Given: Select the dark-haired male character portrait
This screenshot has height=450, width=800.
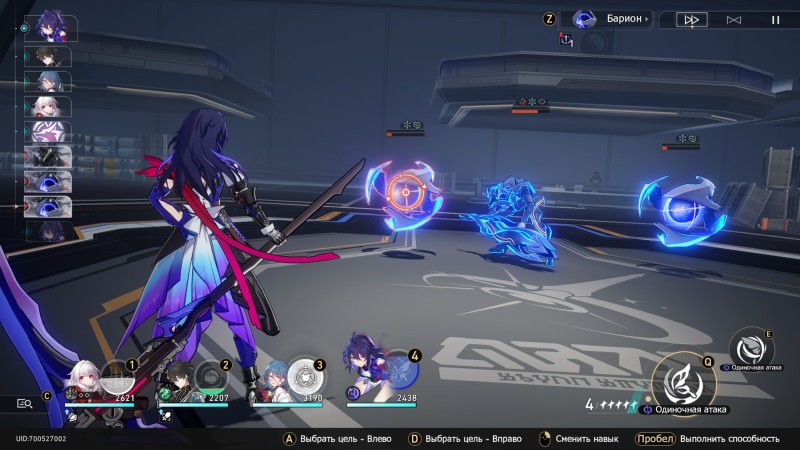Looking at the screenshot, I should coord(176,378).
